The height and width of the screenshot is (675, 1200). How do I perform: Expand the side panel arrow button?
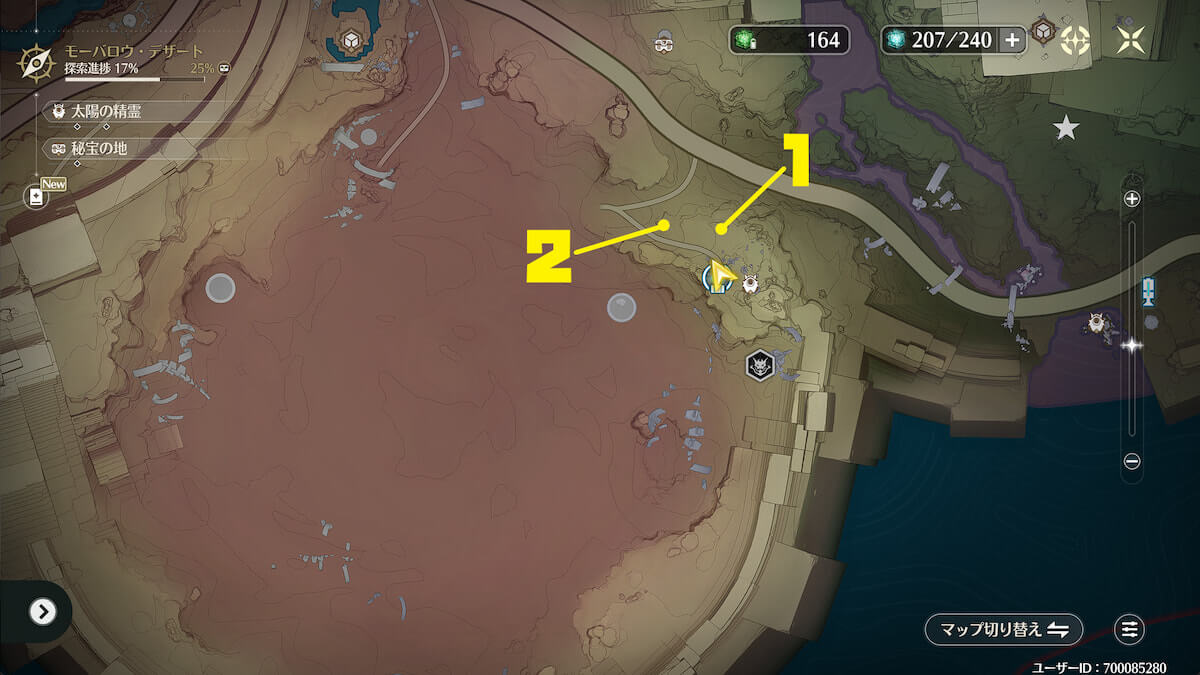click(42, 611)
